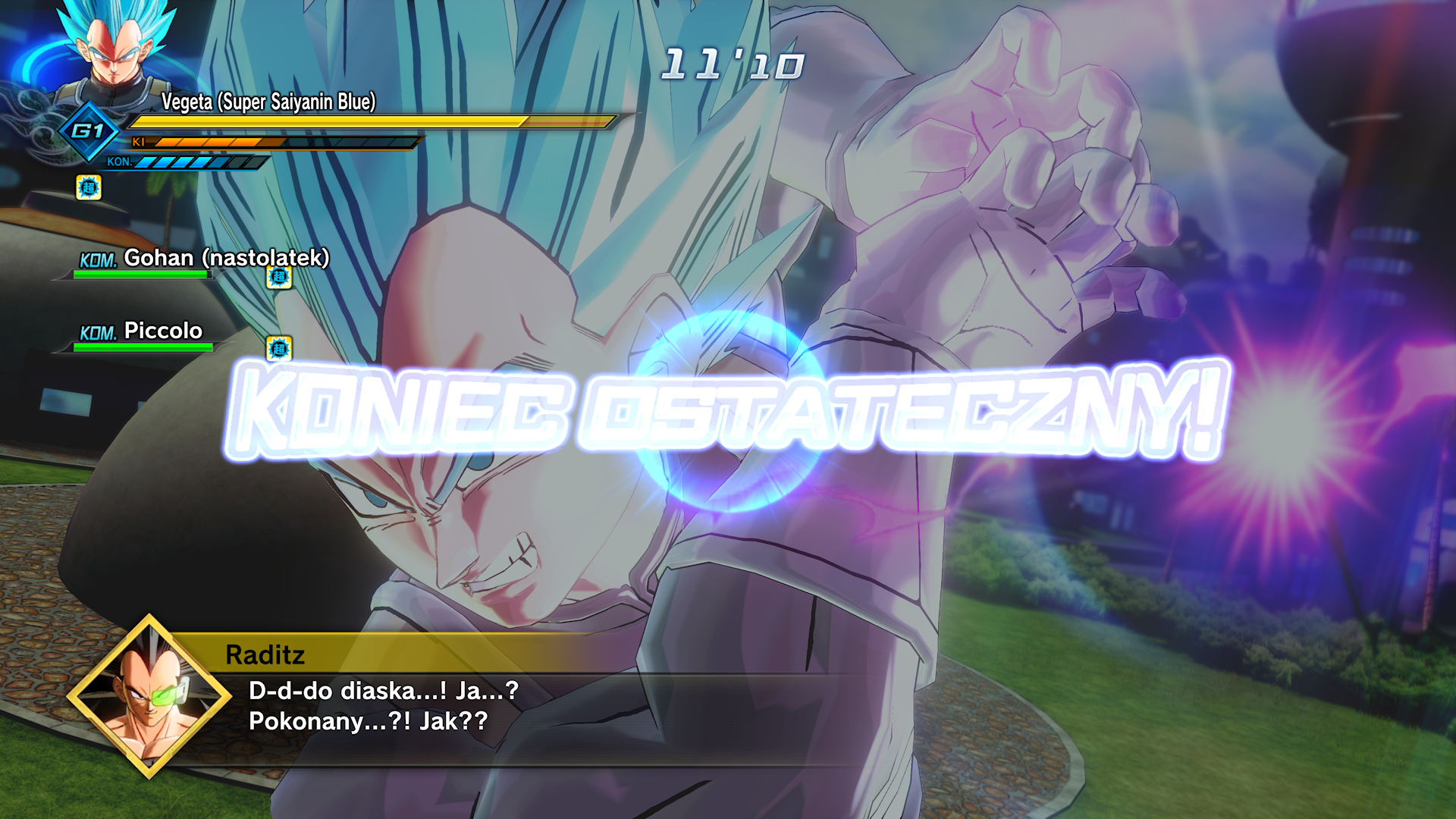Image resolution: width=1456 pixels, height=819 pixels.
Task: Click the buff icon under Vegeta's stamina bar
Action: click(89, 187)
